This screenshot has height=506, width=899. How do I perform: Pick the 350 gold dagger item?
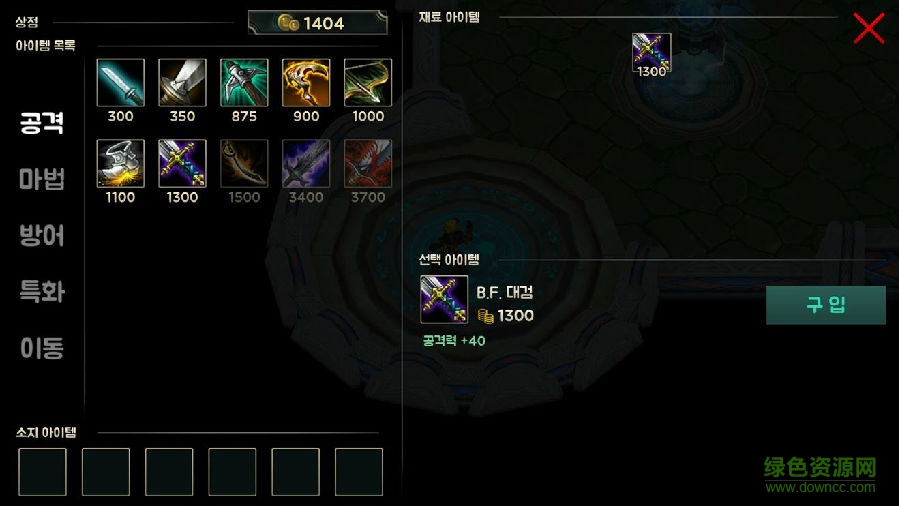[182, 83]
